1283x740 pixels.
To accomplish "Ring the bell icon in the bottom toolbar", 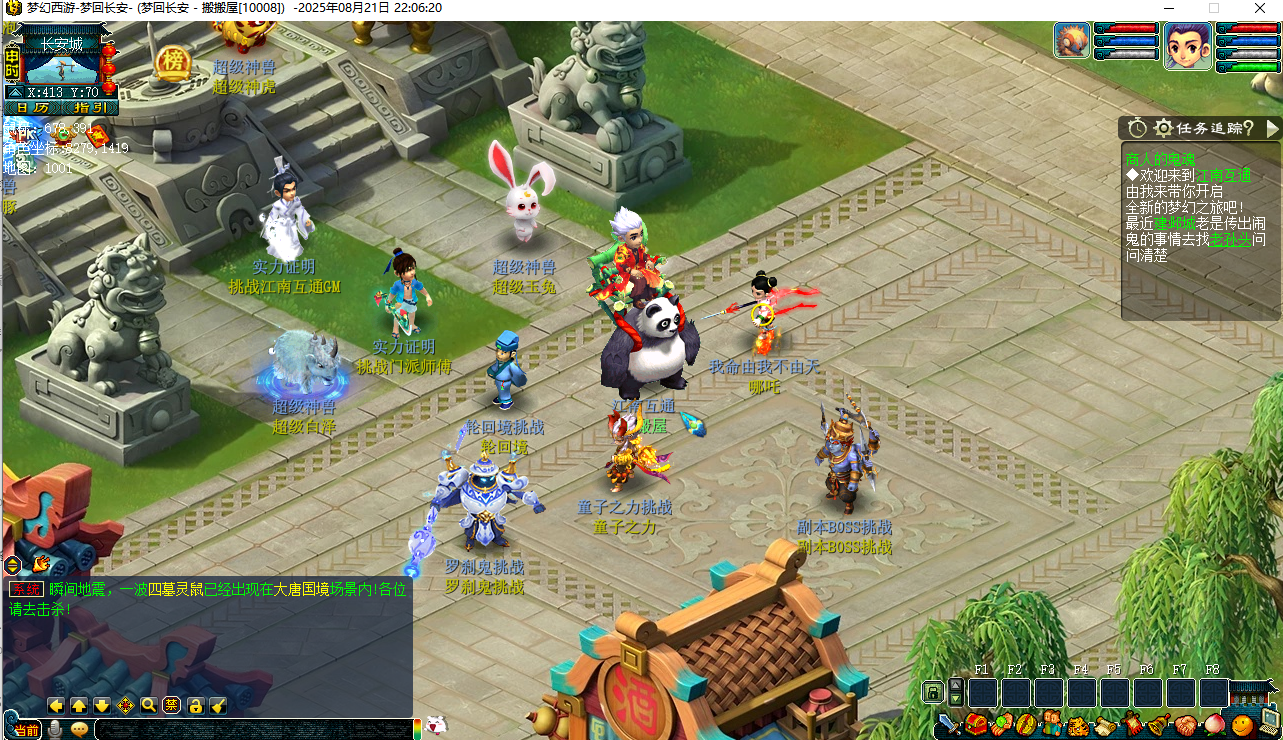I will [1155, 726].
